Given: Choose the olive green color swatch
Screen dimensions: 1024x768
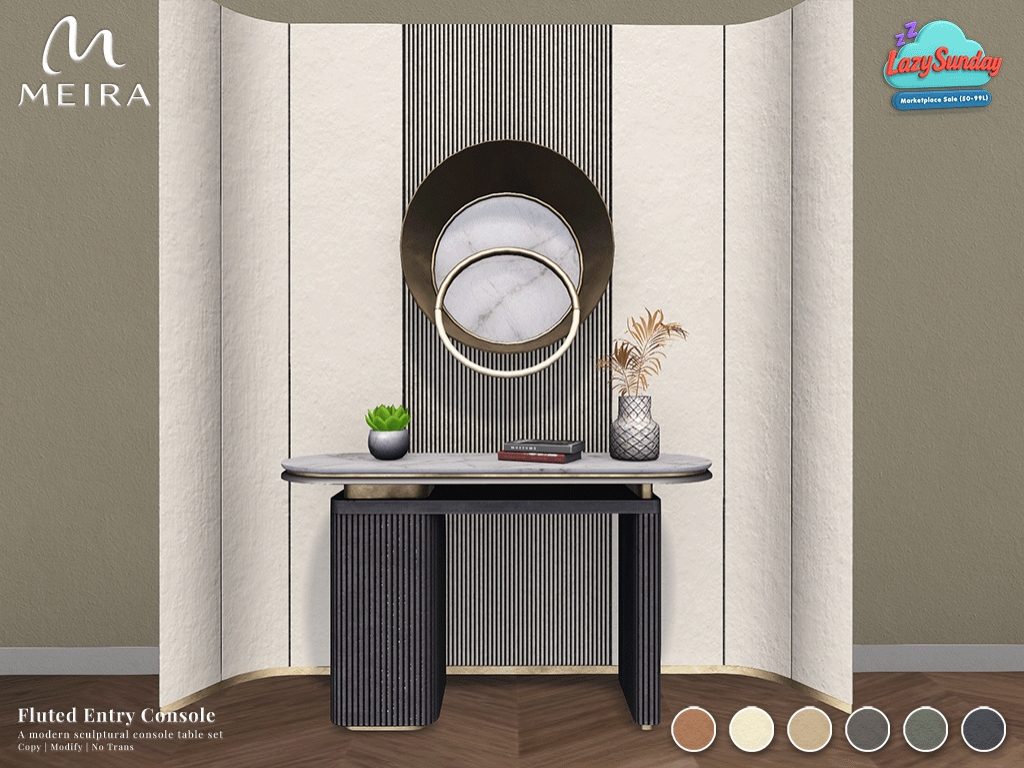Looking at the screenshot, I should [925, 728].
